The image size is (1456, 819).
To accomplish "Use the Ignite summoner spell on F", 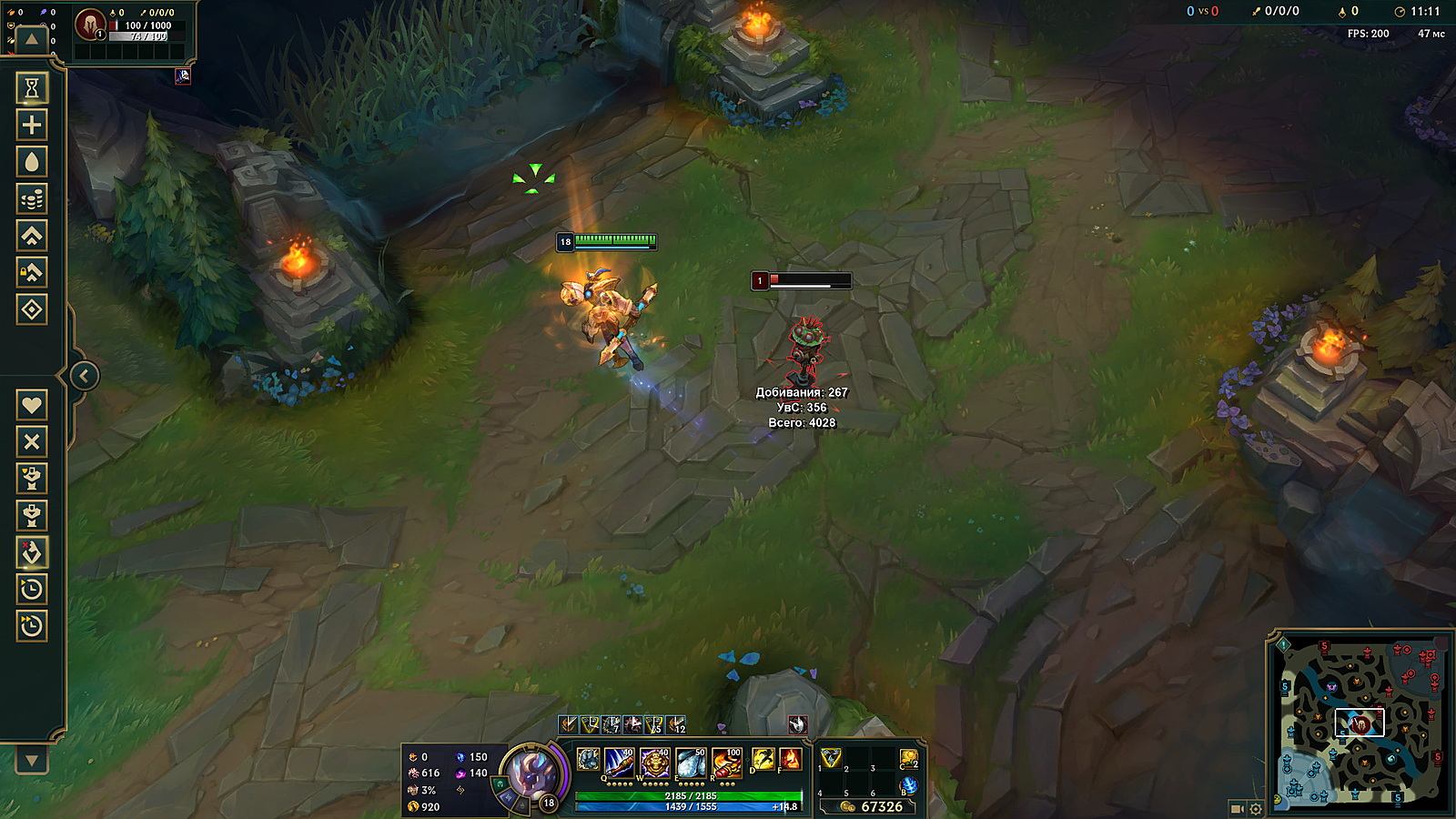I will pos(790,759).
